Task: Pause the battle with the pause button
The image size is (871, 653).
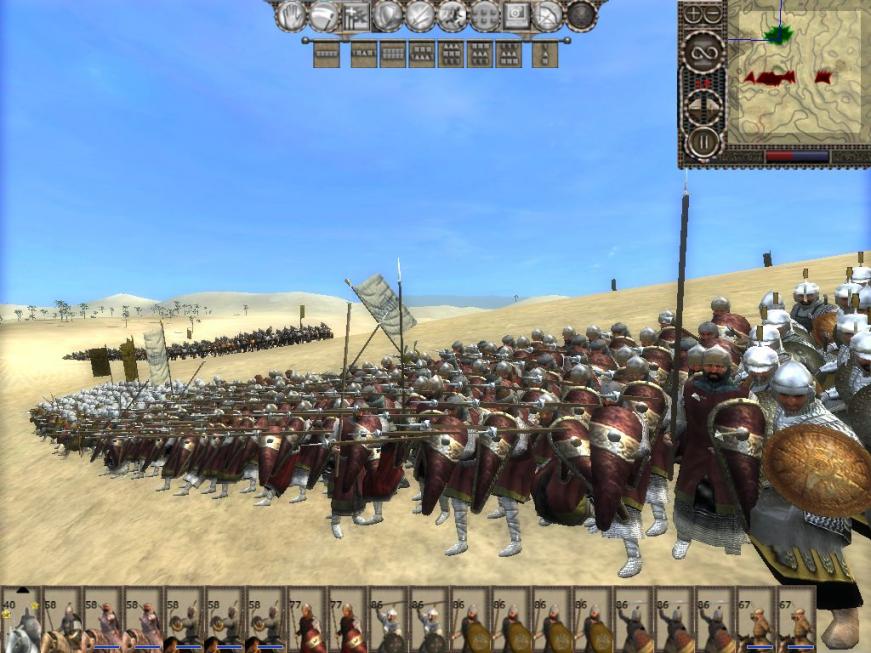Action: tap(703, 141)
